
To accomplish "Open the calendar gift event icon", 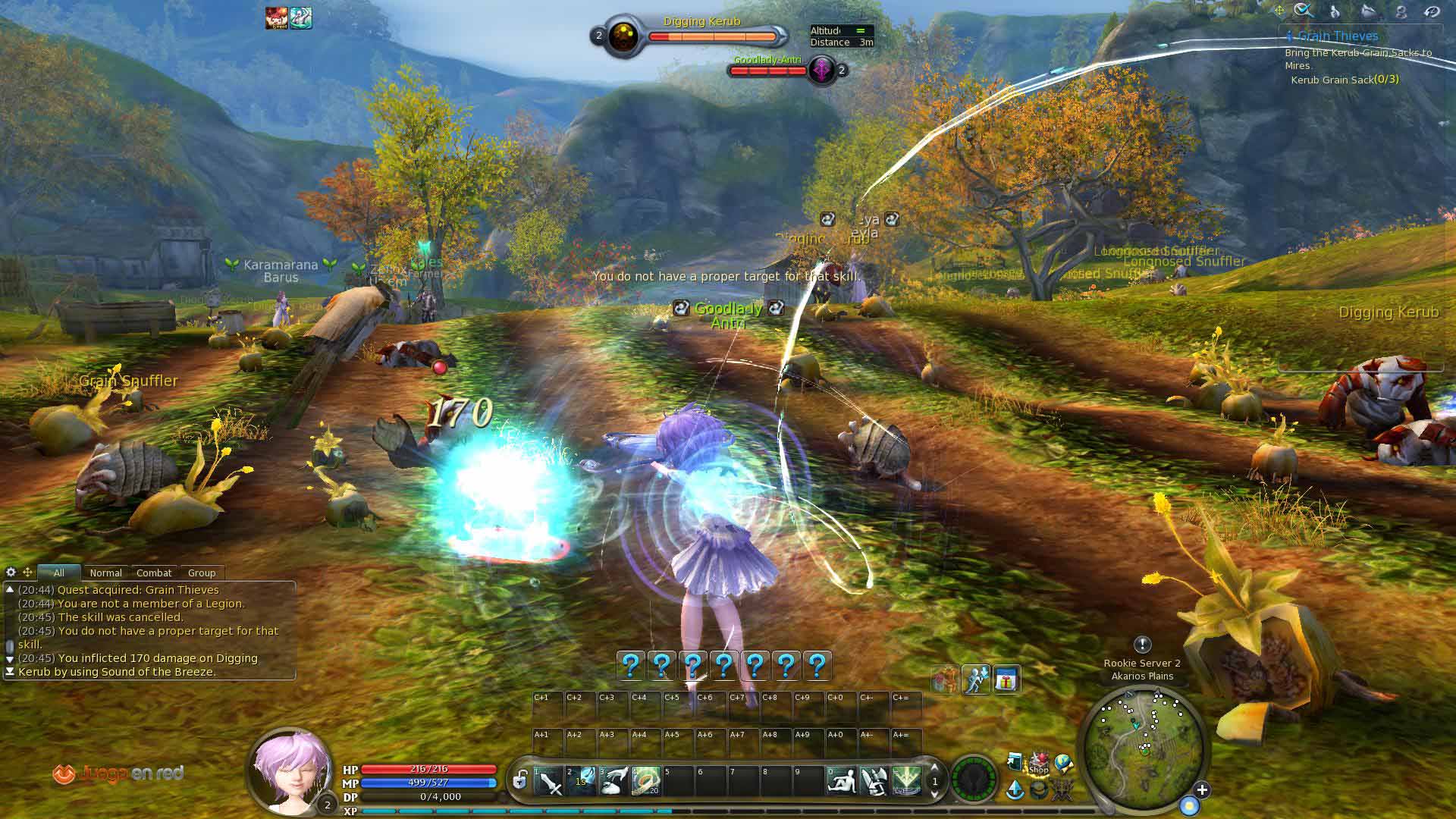I will pyautogui.click(x=1006, y=680).
